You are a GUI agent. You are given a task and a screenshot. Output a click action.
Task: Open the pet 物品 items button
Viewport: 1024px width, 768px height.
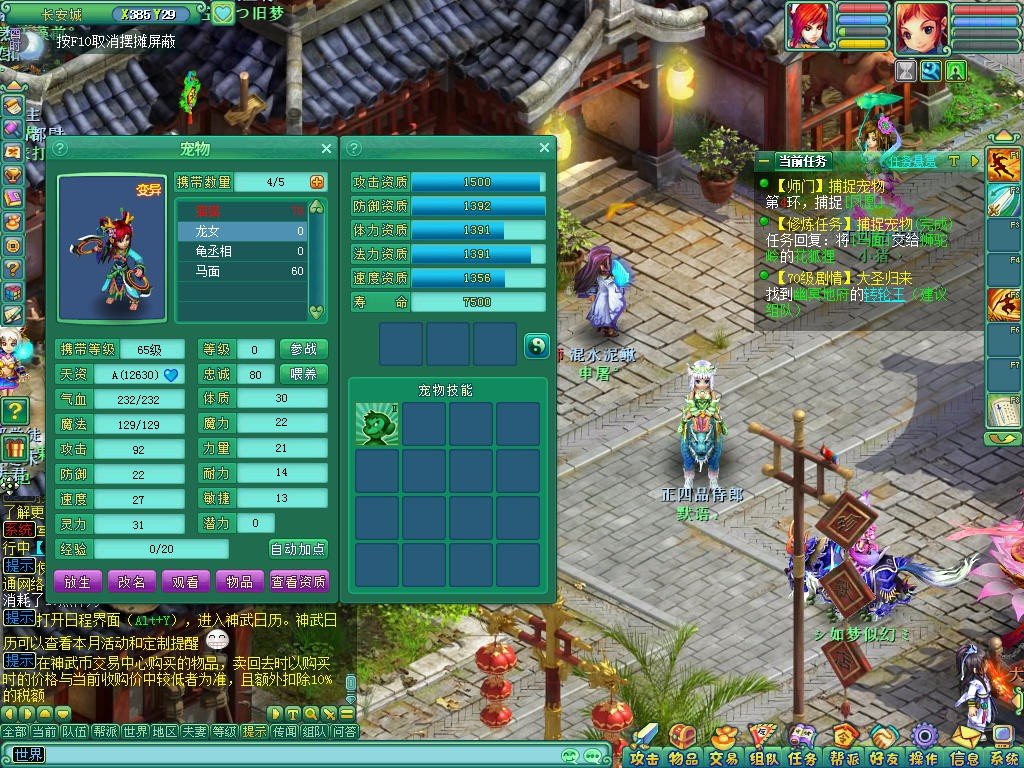click(238, 581)
